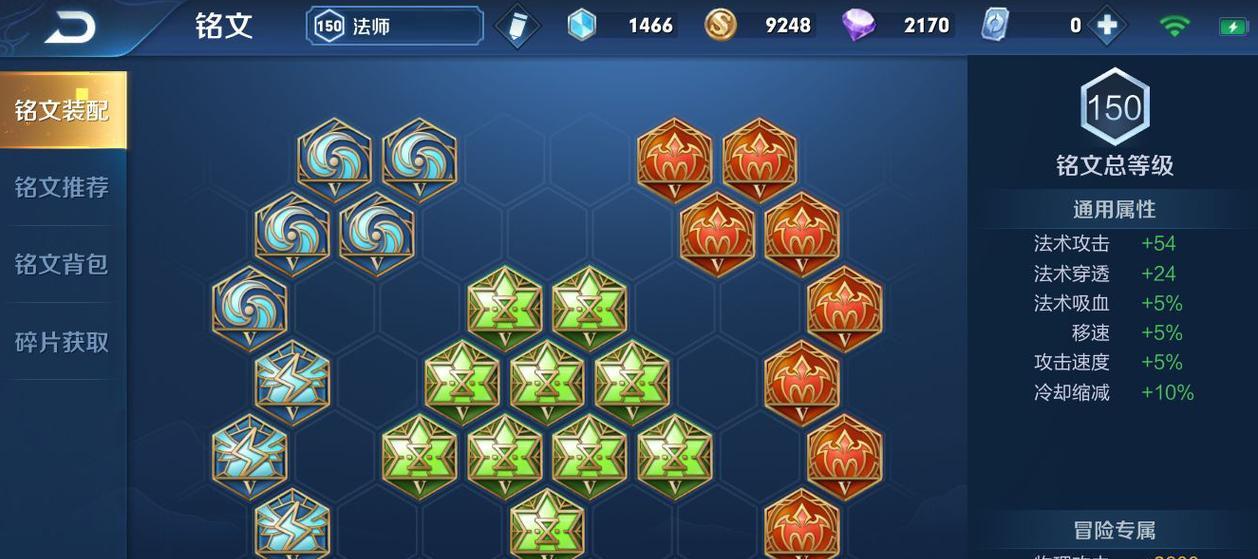Tap the purple diamond currency icon

tap(858, 25)
